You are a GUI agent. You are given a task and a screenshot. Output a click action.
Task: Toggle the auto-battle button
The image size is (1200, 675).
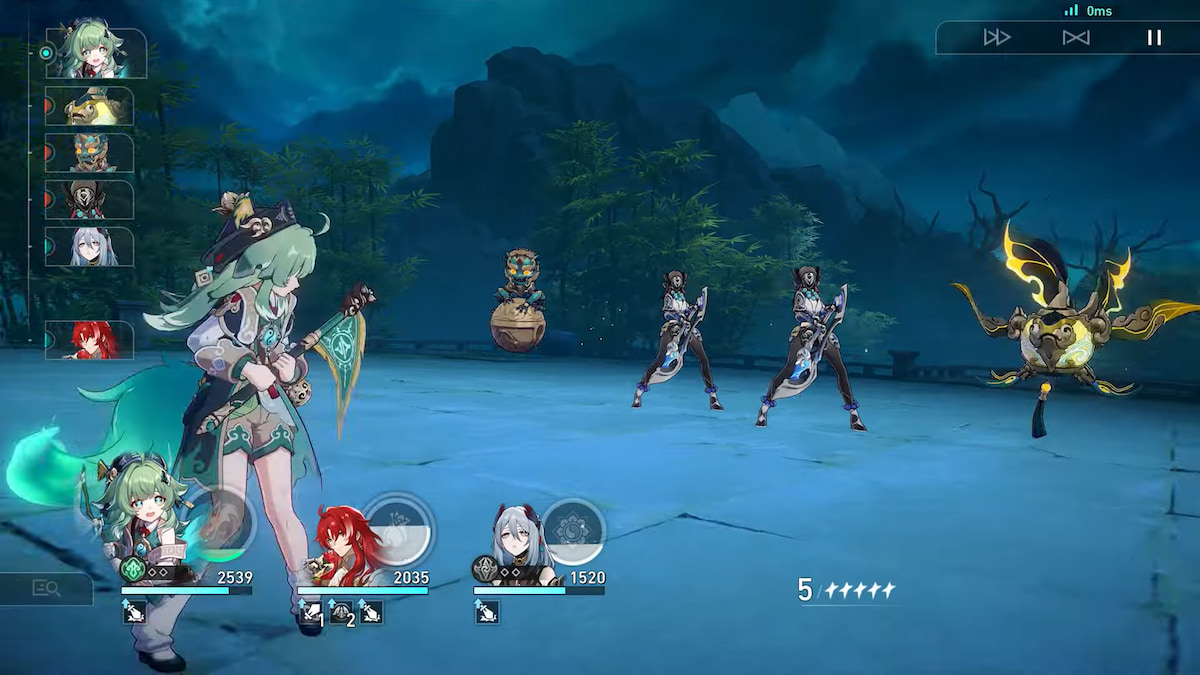1076,38
